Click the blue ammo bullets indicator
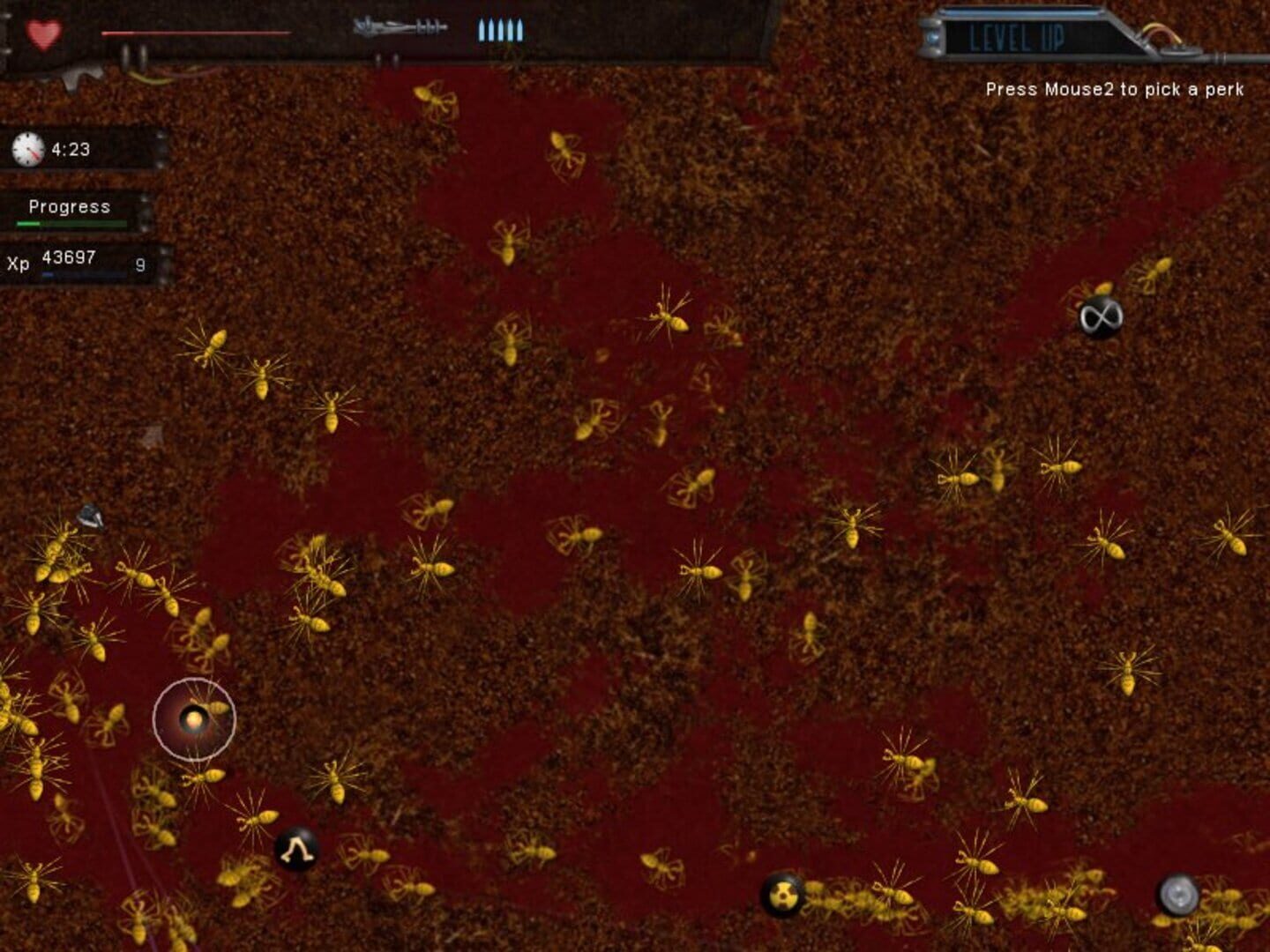Screen dimensions: 1270x952 (x=501, y=31)
